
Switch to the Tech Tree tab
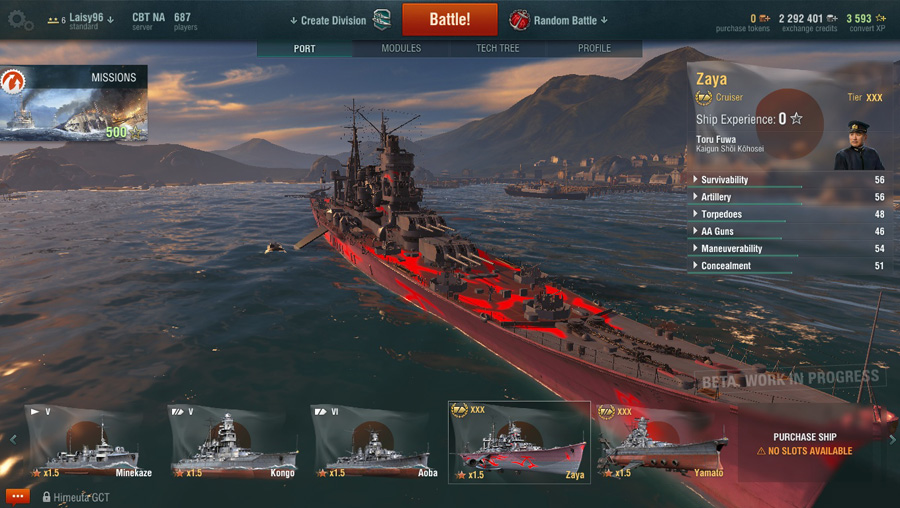pos(497,48)
